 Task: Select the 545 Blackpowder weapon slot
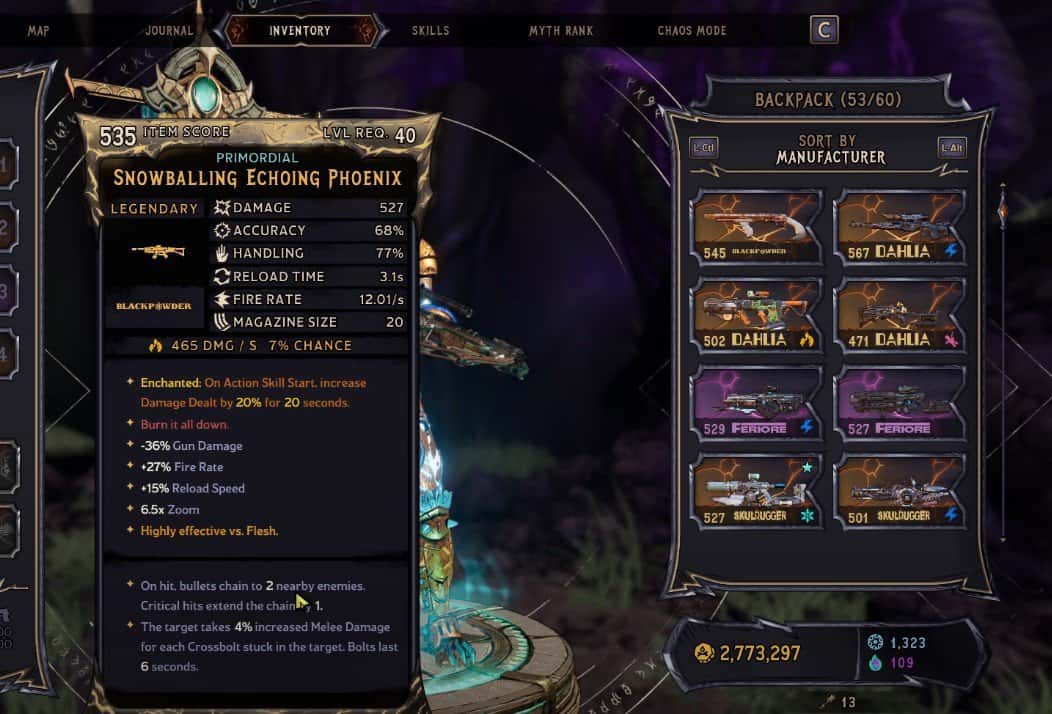757,228
